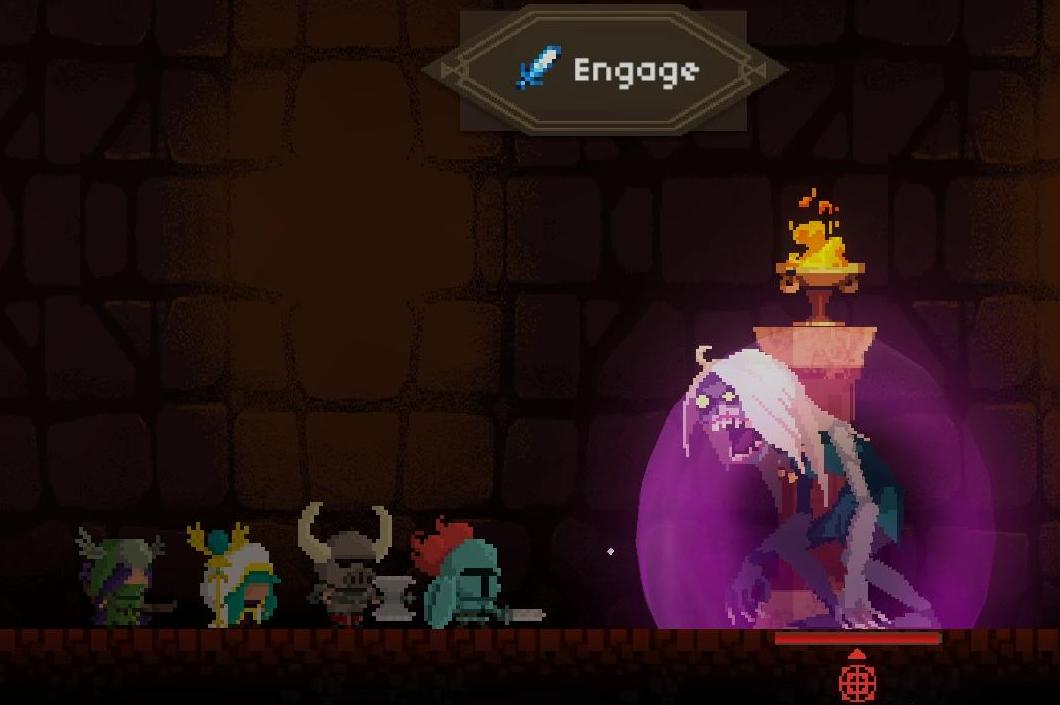Click the Engage button
This screenshot has width=1060, height=705.
point(604,70)
